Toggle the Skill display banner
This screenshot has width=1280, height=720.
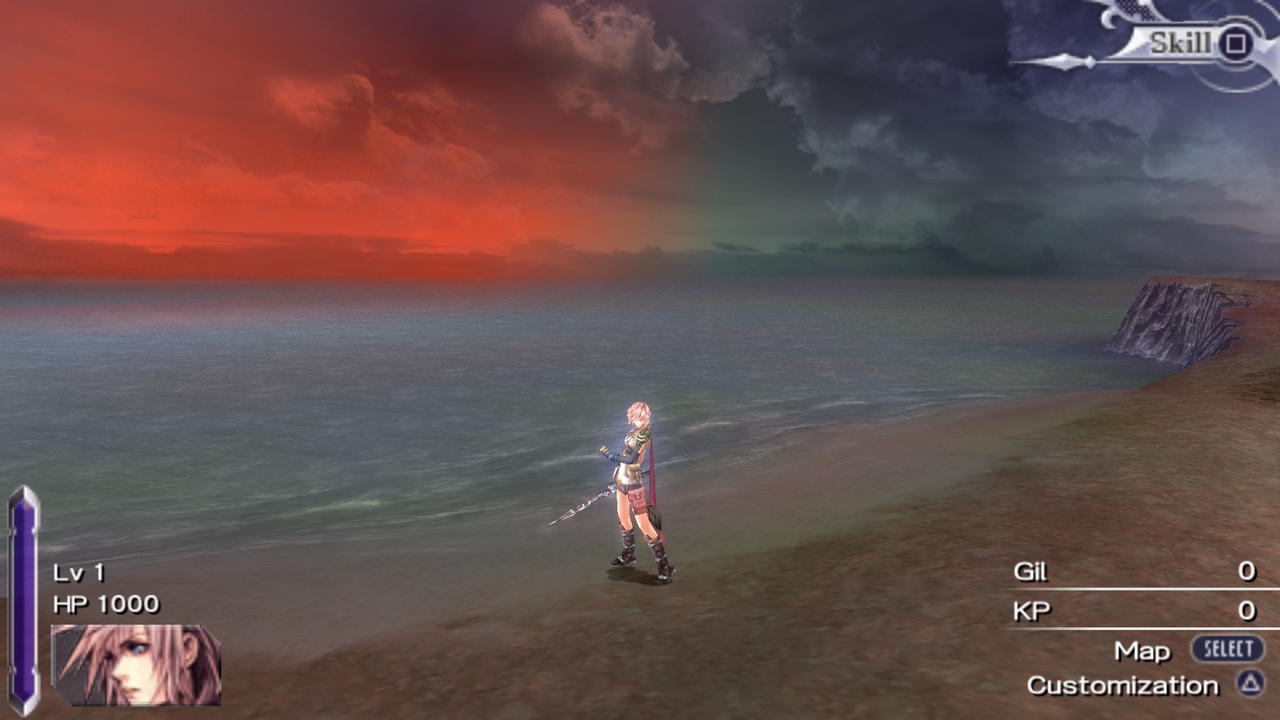tap(1180, 44)
